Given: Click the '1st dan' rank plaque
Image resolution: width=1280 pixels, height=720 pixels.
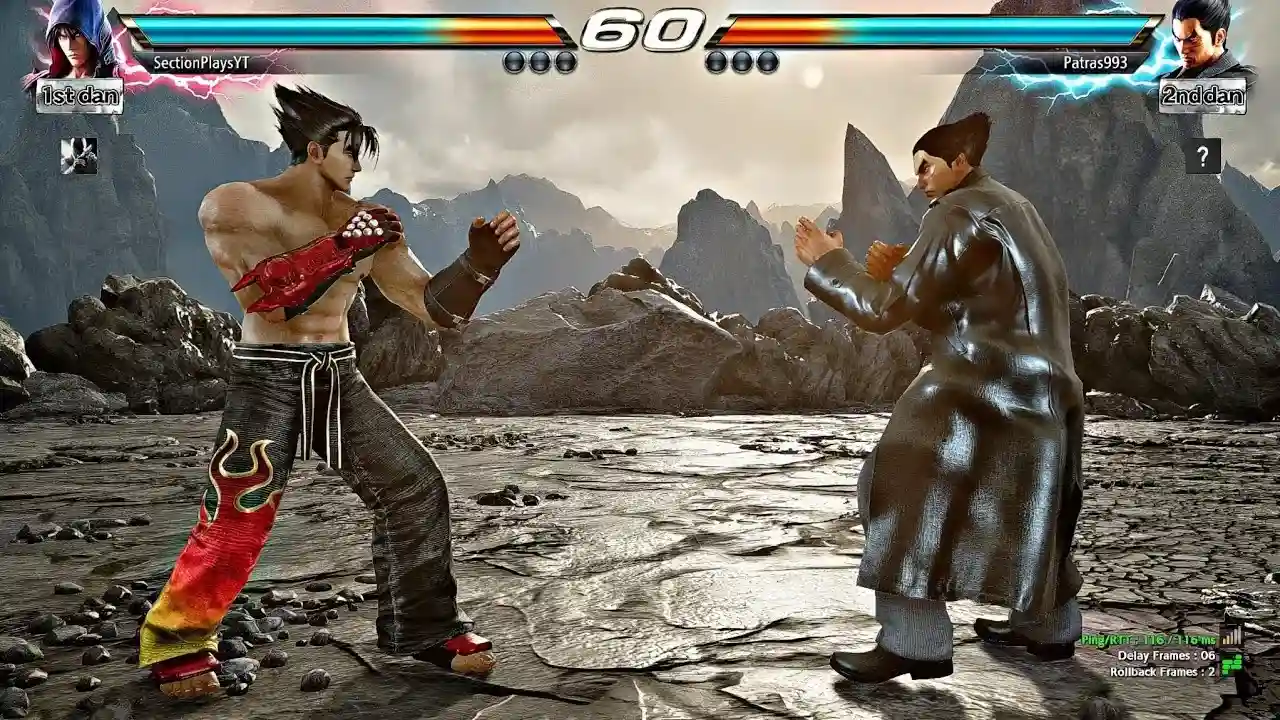Looking at the screenshot, I should [x=78, y=97].
